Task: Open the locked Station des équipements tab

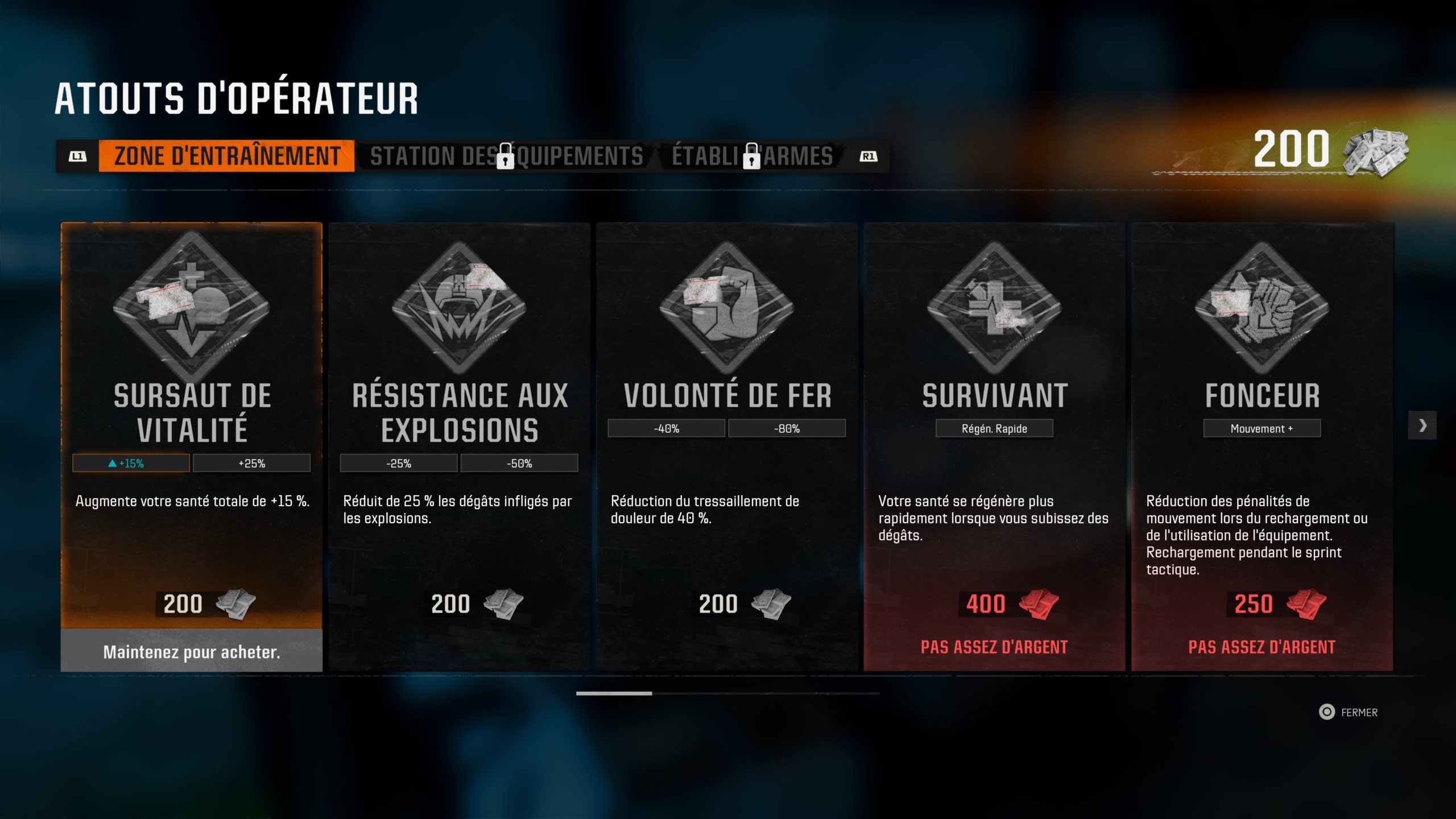Action: [506, 156]
